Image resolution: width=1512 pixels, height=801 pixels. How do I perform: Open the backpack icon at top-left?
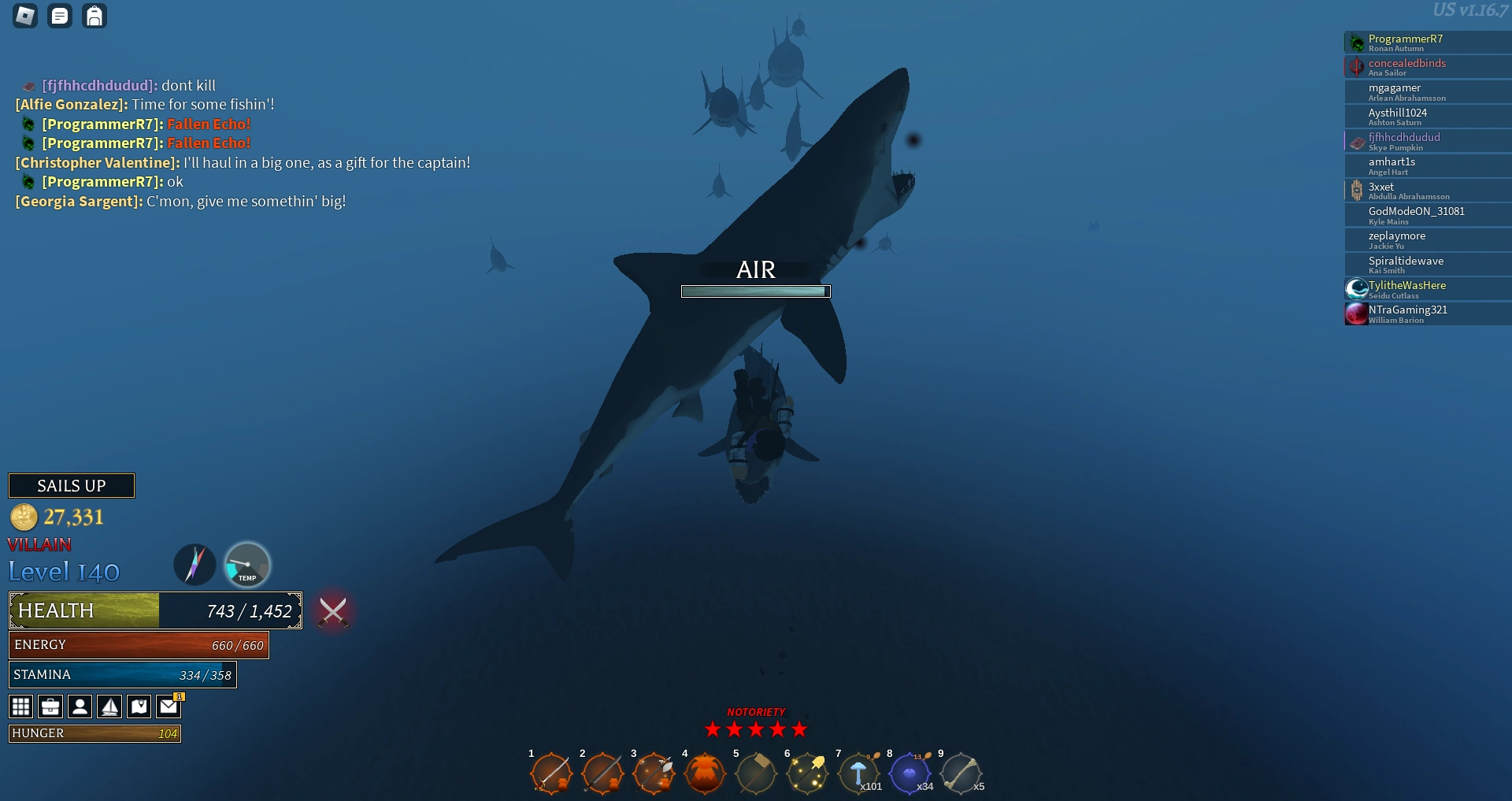coord(95,15)
